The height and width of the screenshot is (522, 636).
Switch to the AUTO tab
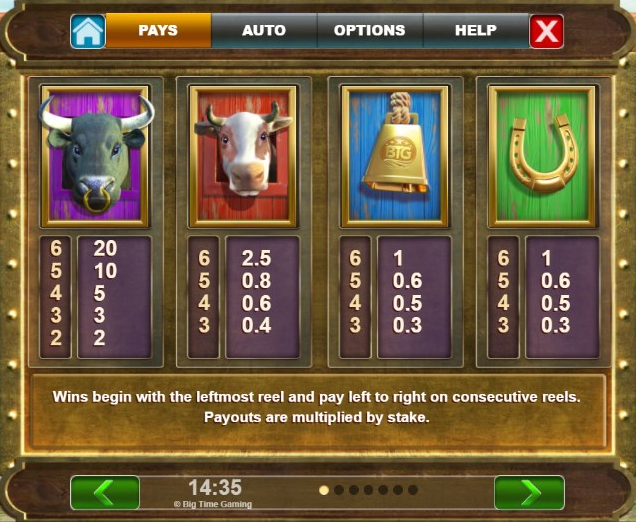(263, 31)
